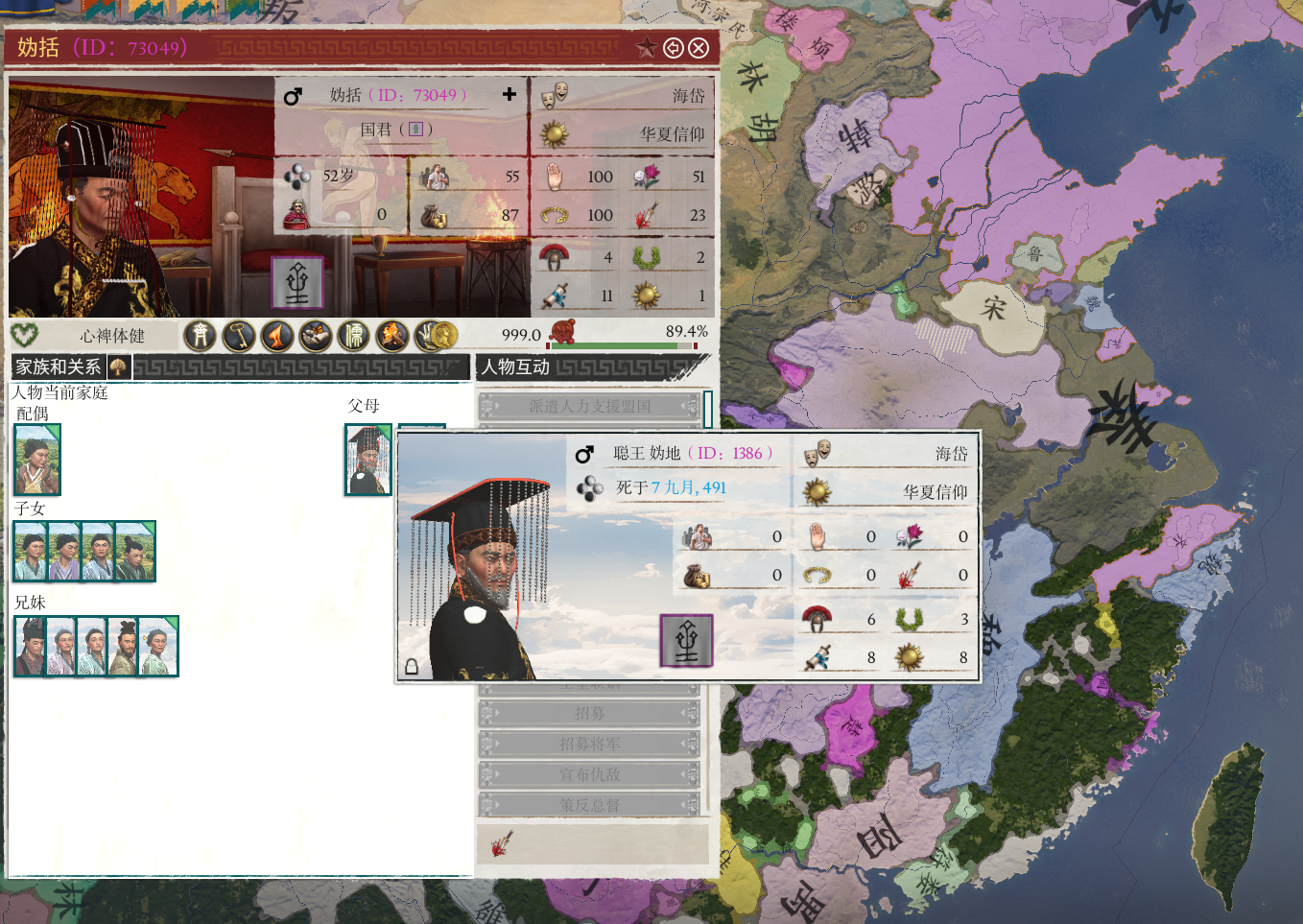The height and width of the screenshot is (924, 1303).
Task: Click the plus button next to 妫括's name
Action: (509, 94)
